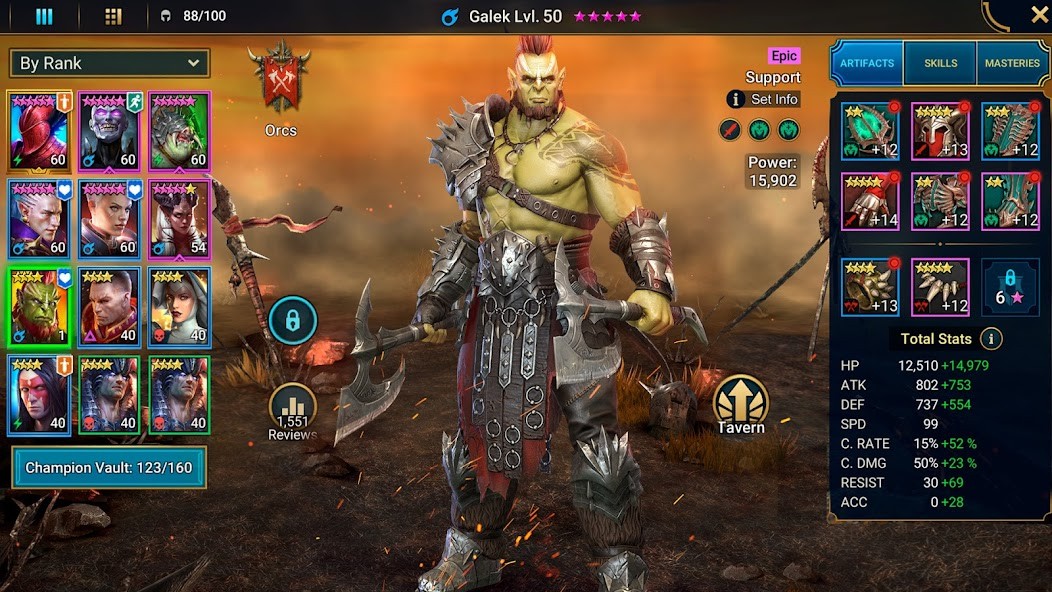Screen dimensions: 1052x592
Task: Open the Total Stats info icon
Action: tap(991, 339)
